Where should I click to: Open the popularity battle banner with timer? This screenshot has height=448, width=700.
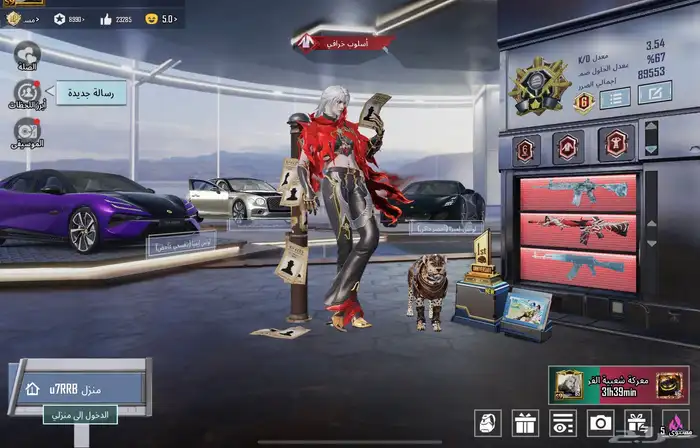tap(617, 384)
